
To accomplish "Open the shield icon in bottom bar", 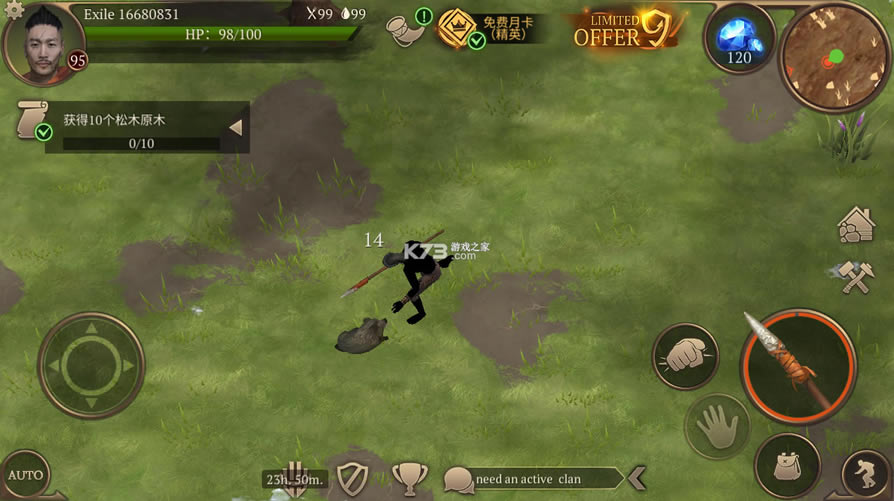I will click(x=352, y=479).
